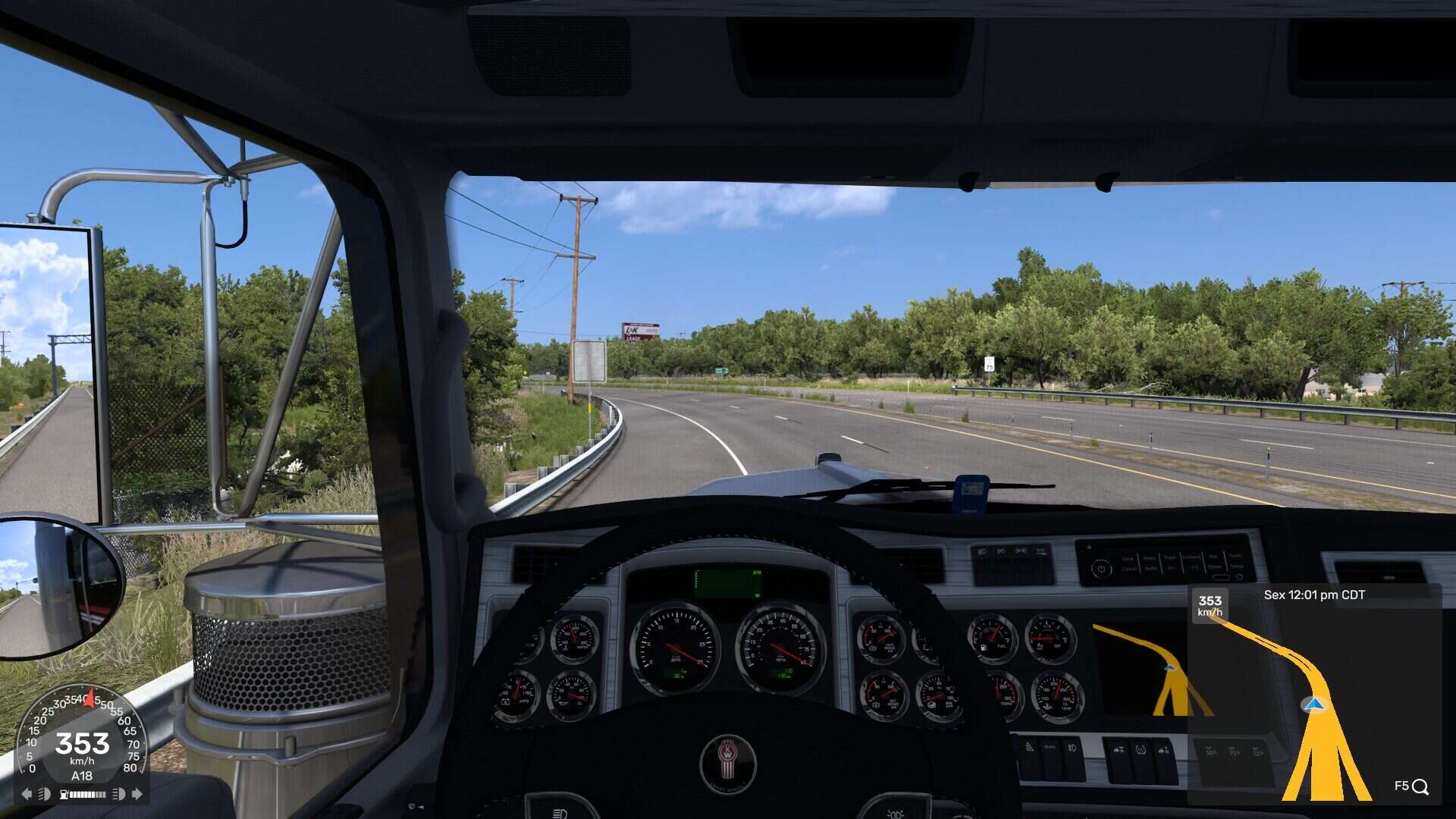The width and height of the screenshot is (1456, 819).
Task: Click the left turn signal arrow indicator
Action: click(x=27, y=794)
